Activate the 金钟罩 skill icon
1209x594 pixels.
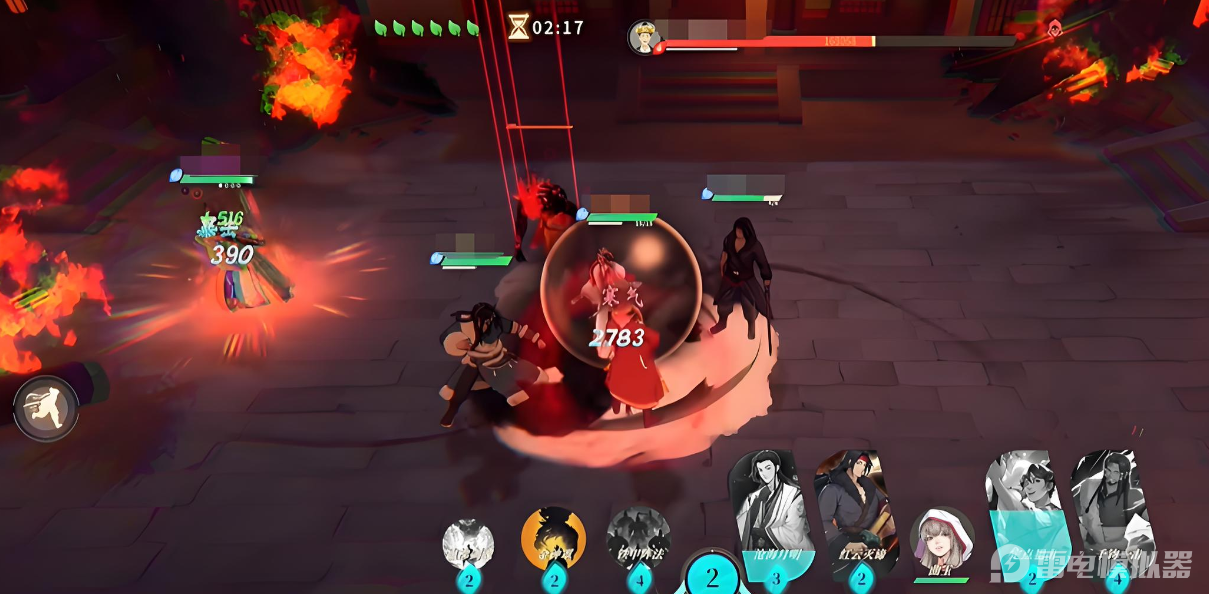553,541
